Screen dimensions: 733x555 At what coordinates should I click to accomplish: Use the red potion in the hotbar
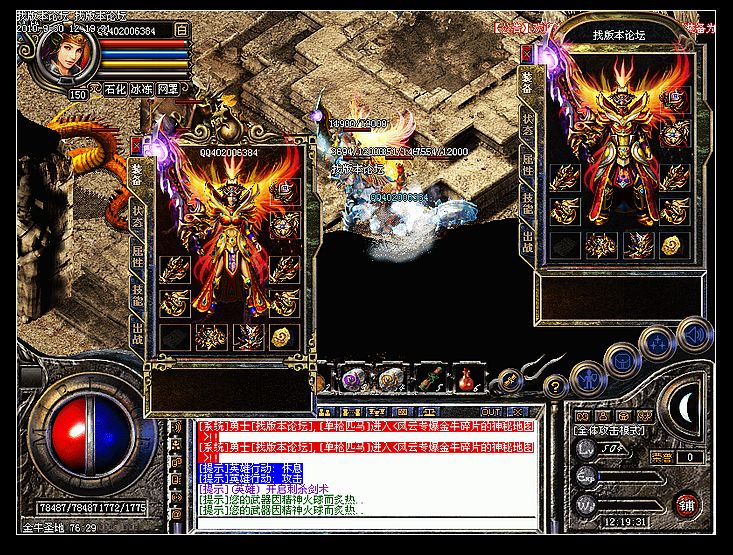point(465,380)
